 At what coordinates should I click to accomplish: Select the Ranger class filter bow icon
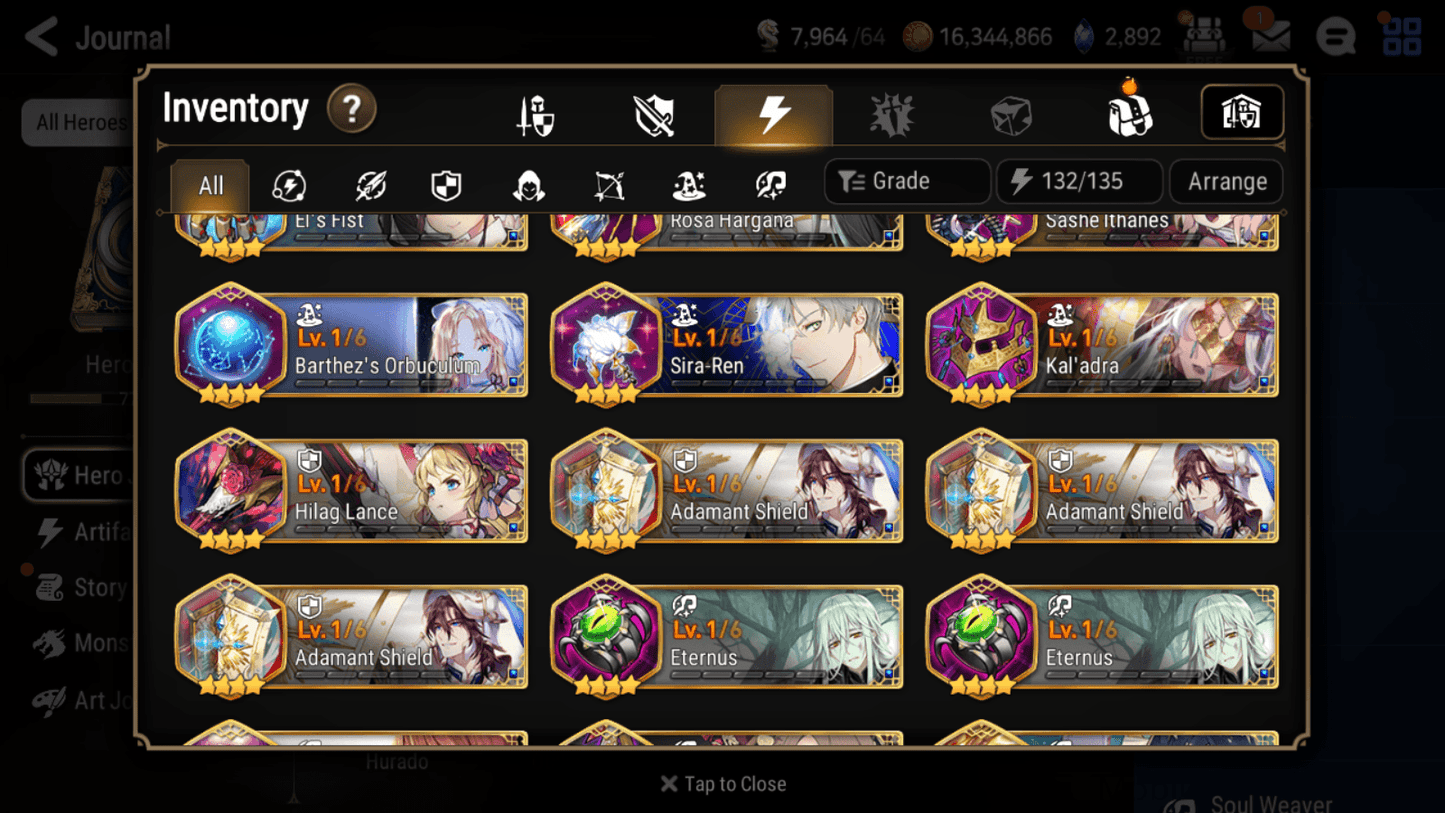pyautogui.click(x=608, y=182)
